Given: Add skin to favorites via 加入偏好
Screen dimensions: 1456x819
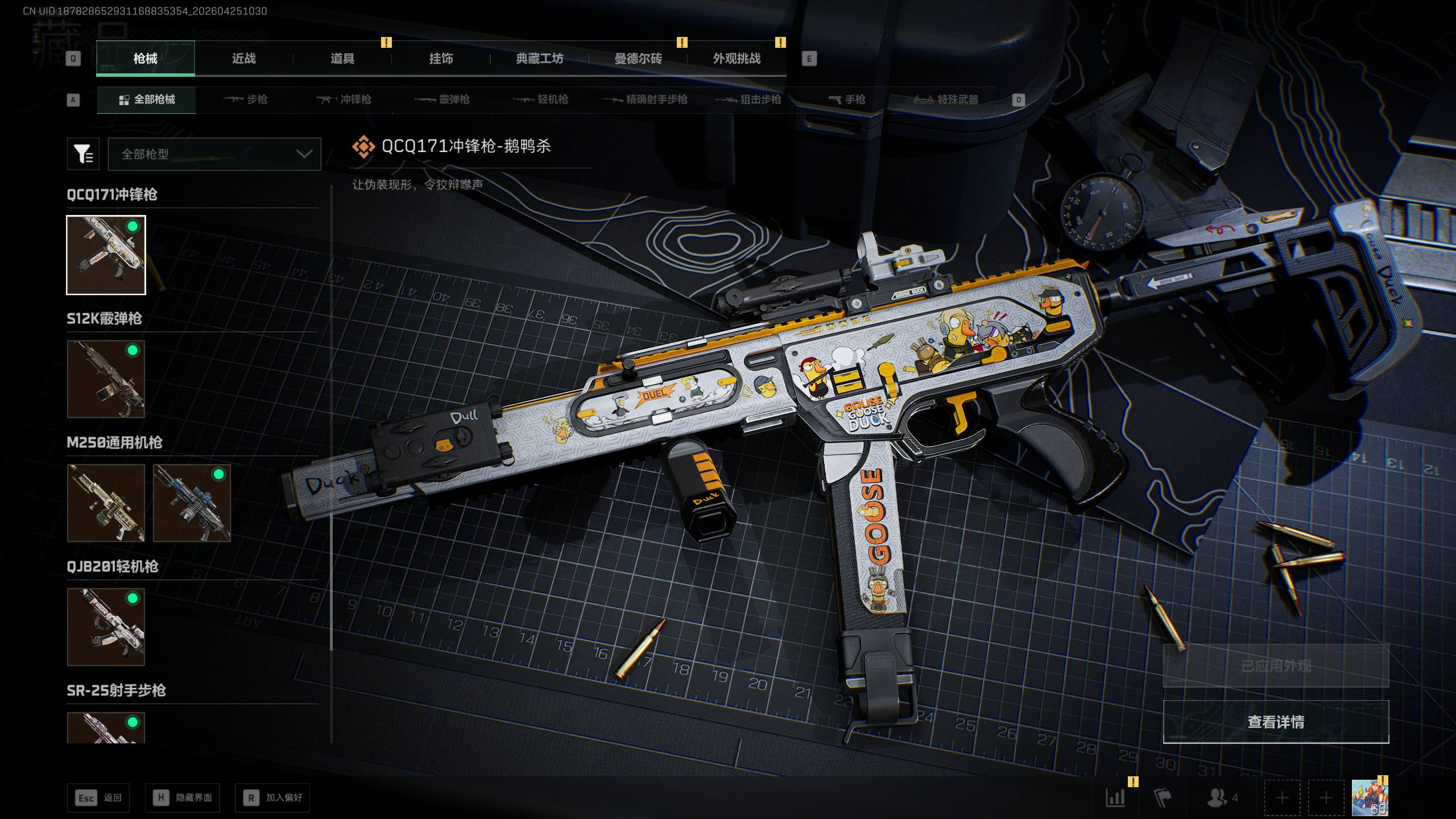Looking at the screenshot, I should click(272, 798).
